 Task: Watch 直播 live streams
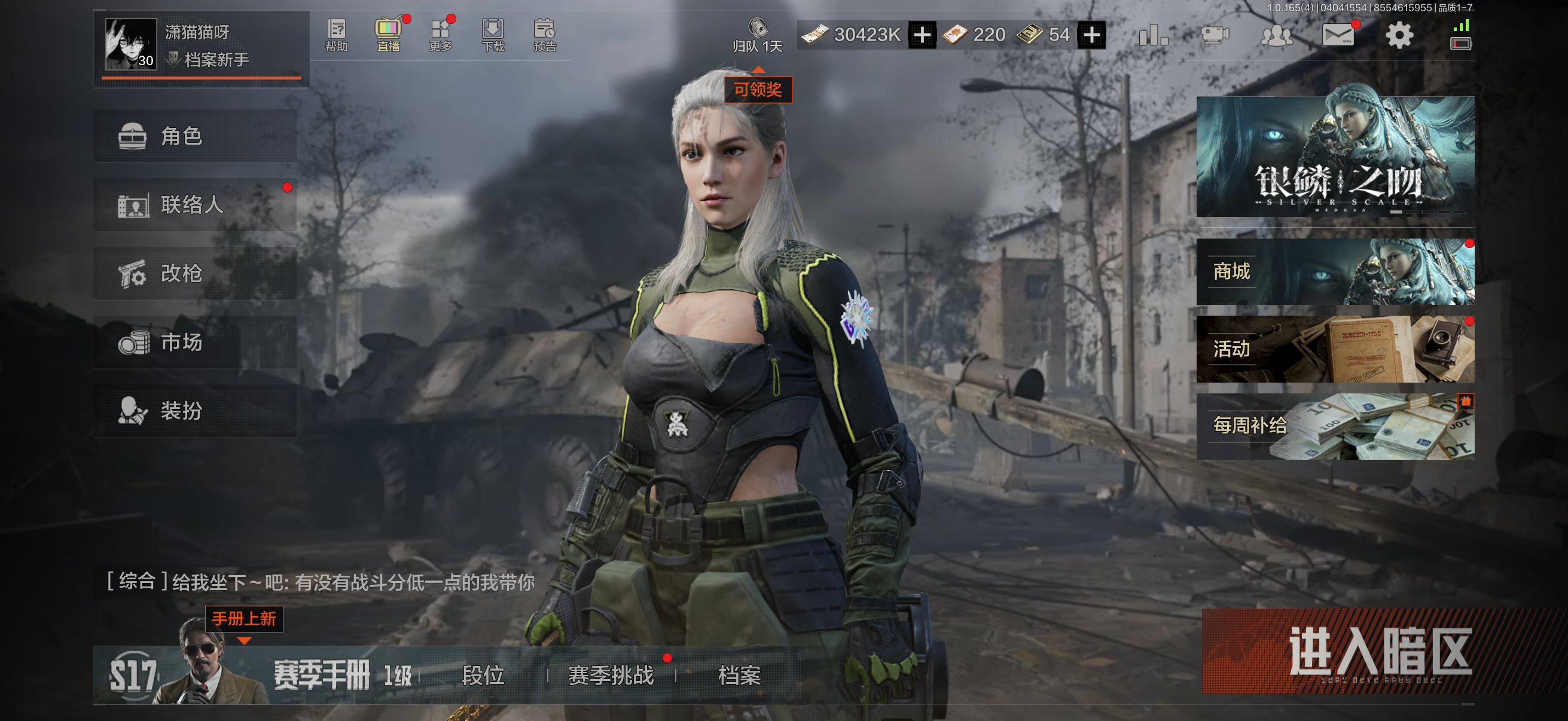388,35
